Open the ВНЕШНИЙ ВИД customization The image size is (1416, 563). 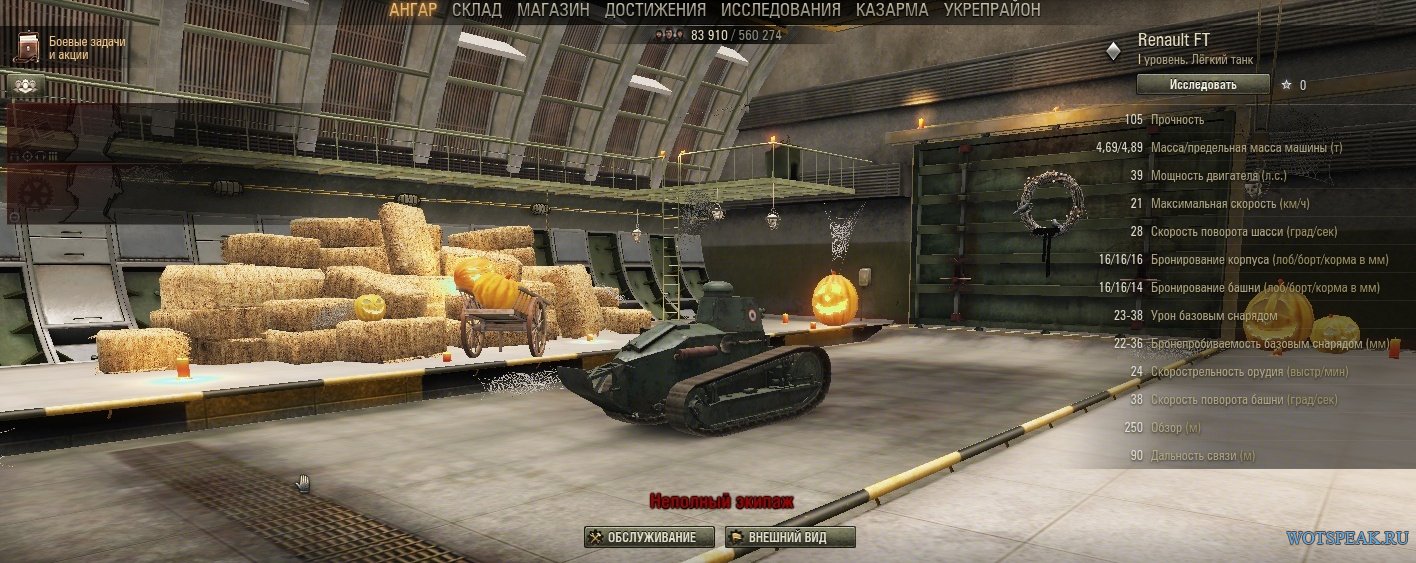coord(790,537)
